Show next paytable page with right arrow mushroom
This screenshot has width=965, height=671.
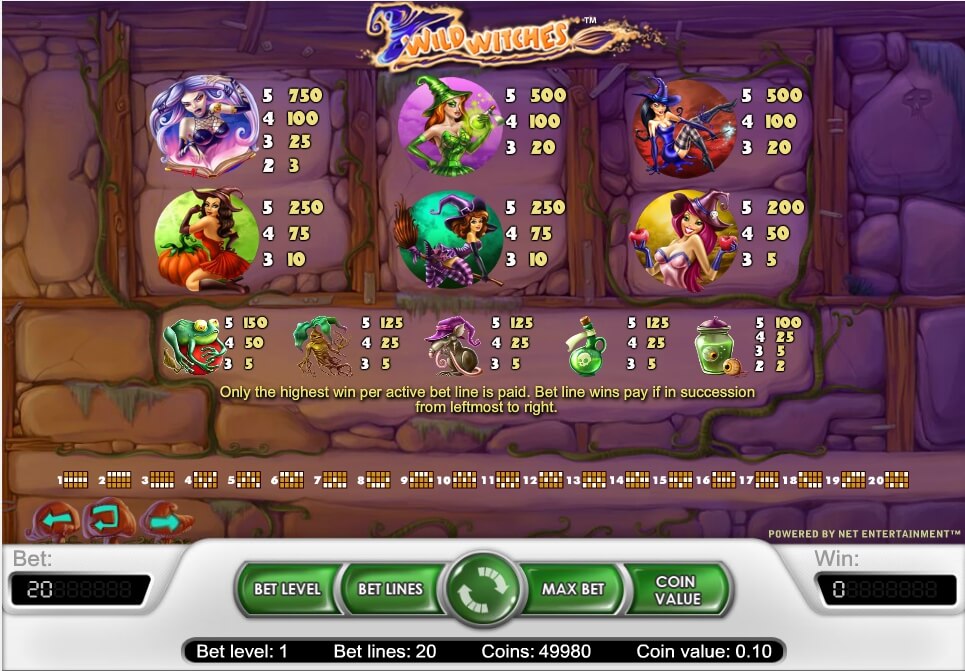point(165,521)
